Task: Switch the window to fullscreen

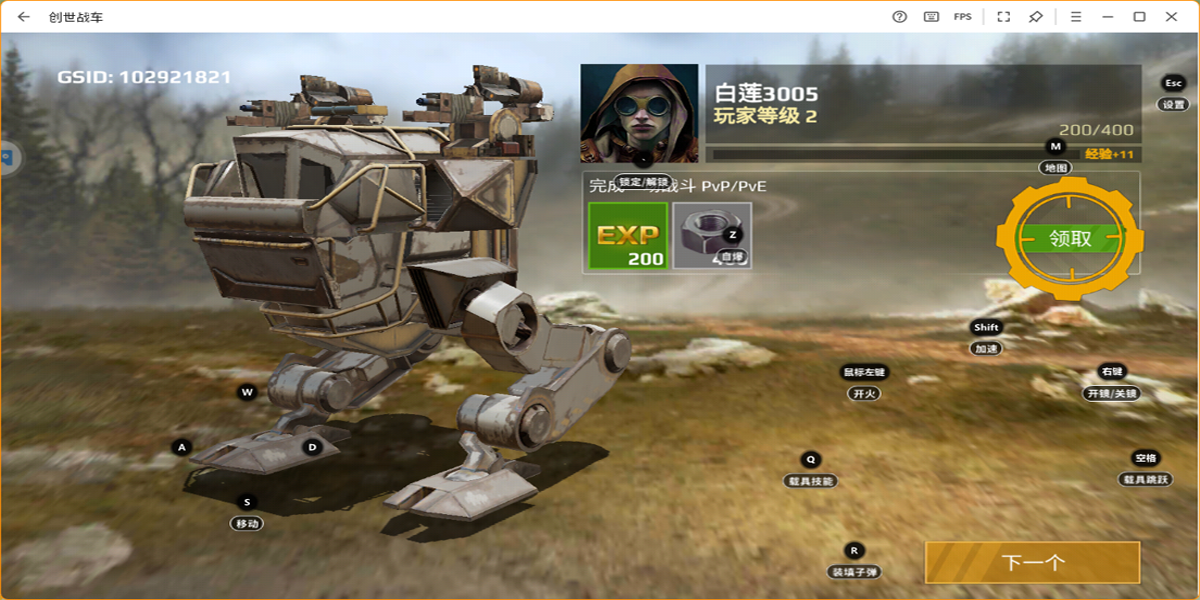Action: (x=1004, y=17)
